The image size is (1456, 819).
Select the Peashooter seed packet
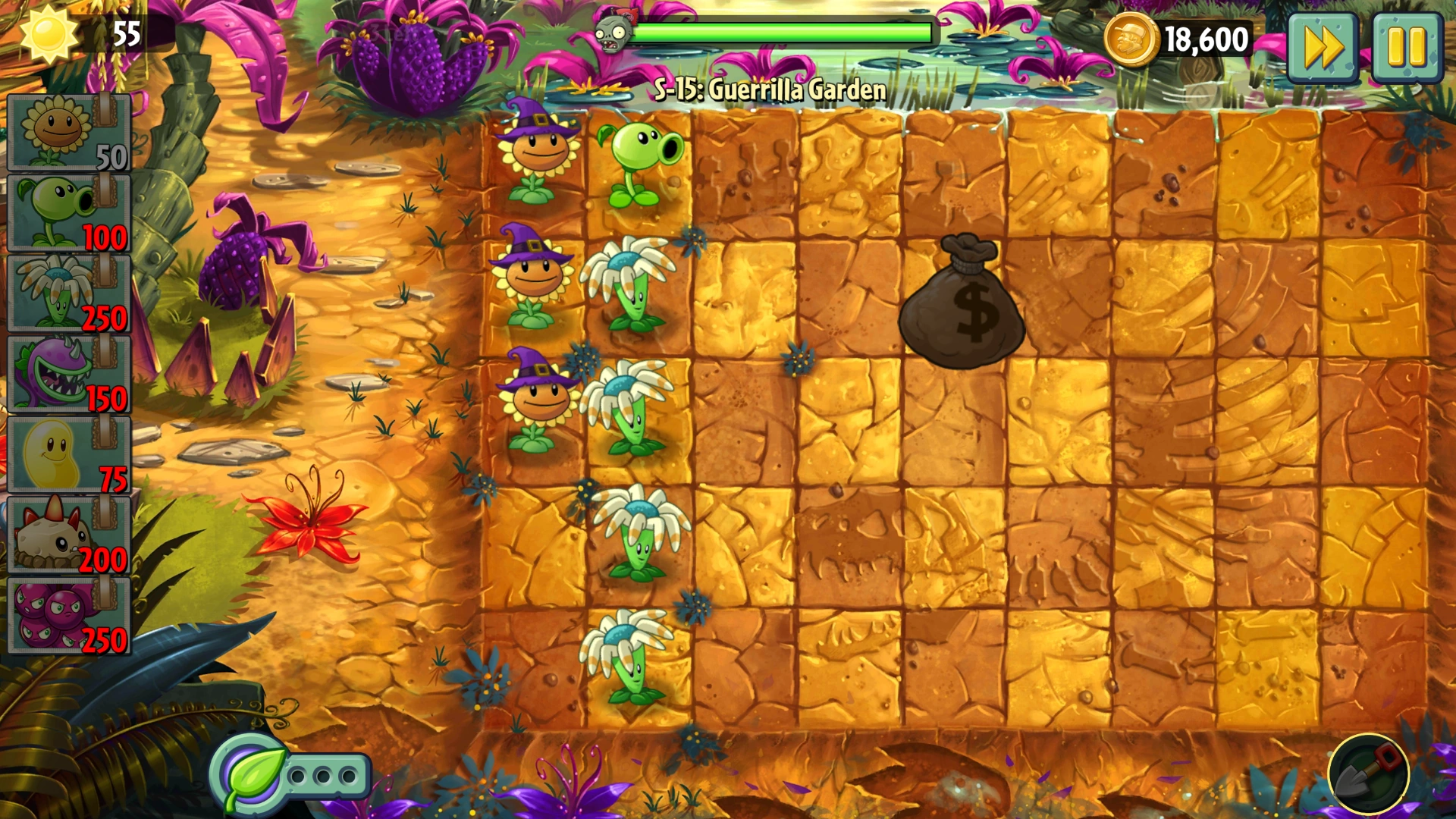point(67,212)
